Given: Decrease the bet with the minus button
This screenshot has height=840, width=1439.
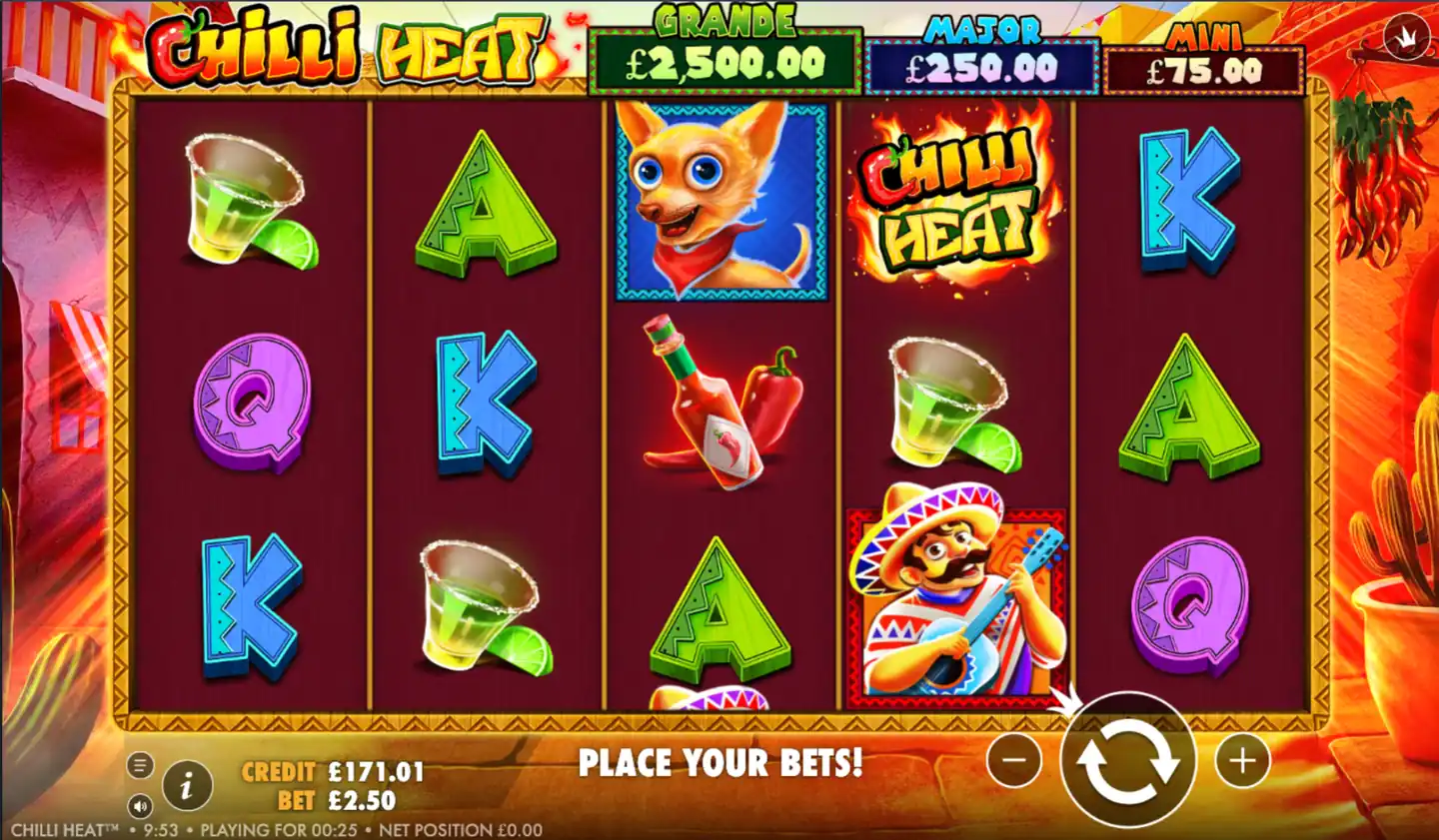Looking at the screenshot, I should click(x=1013, y=760).
